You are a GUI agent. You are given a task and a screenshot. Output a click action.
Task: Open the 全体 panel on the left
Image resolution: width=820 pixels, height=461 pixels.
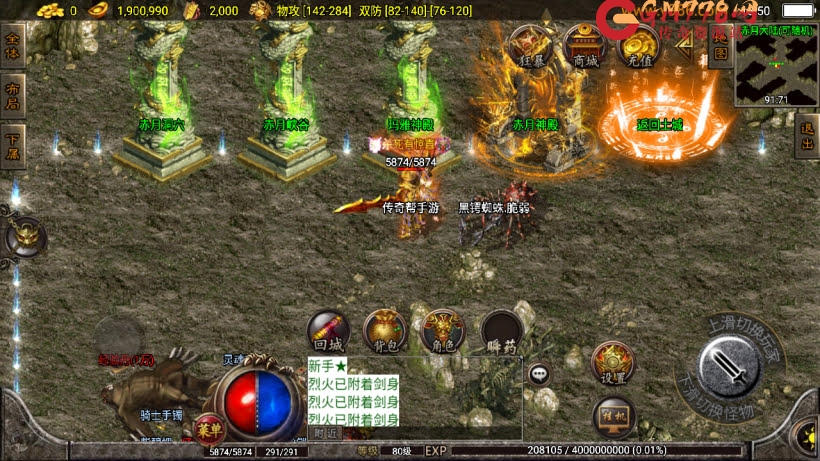[12, 46]
